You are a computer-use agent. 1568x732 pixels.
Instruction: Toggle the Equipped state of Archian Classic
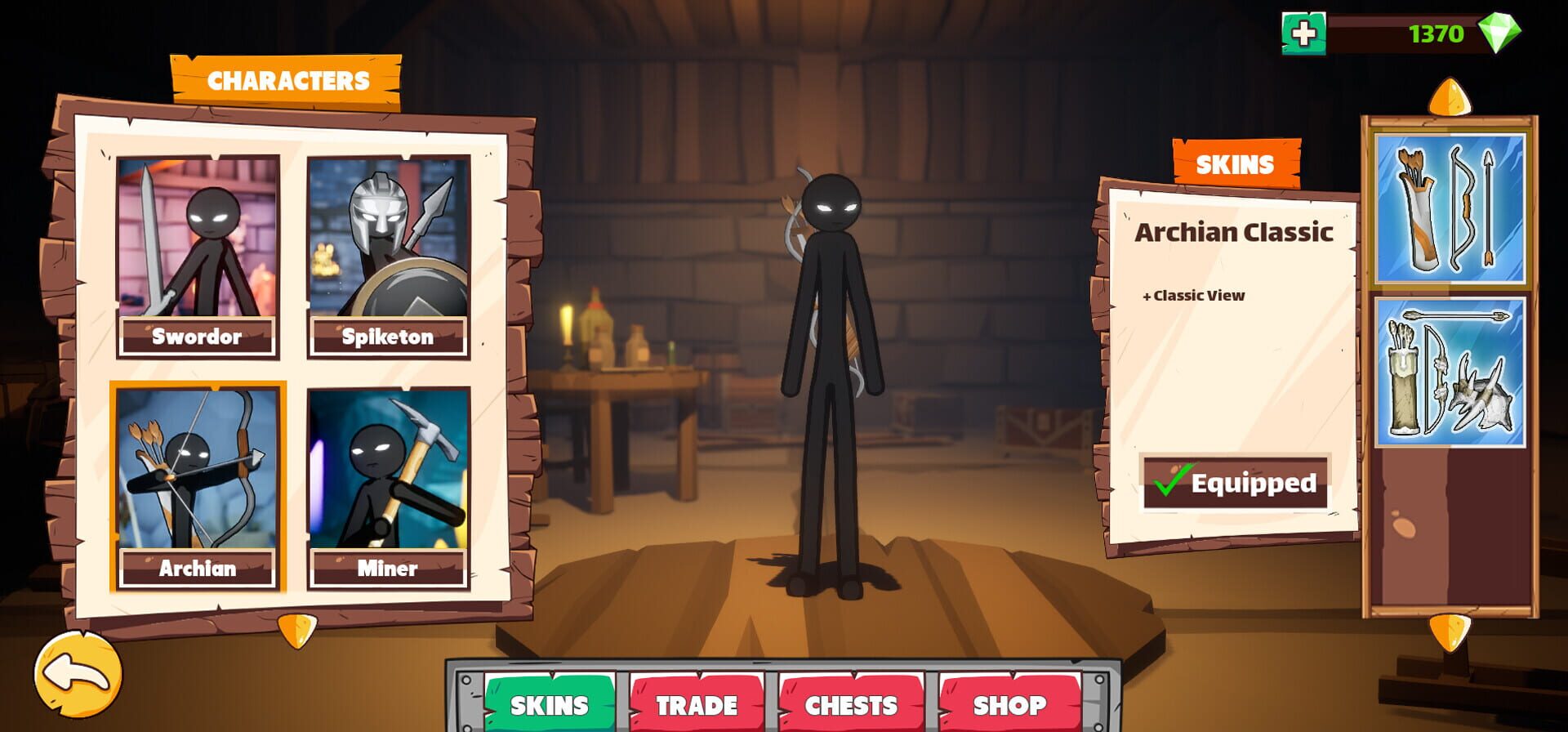1235,482
